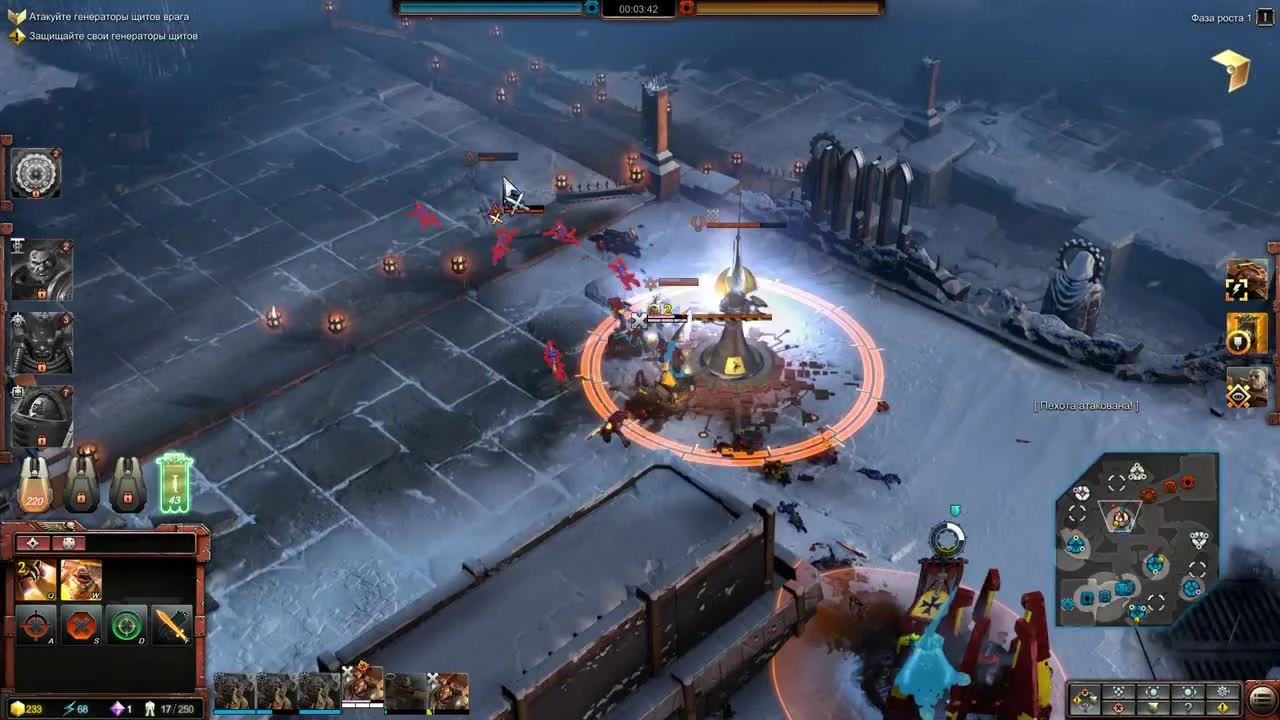Use the sword melee attack F icon

point(170,625)
